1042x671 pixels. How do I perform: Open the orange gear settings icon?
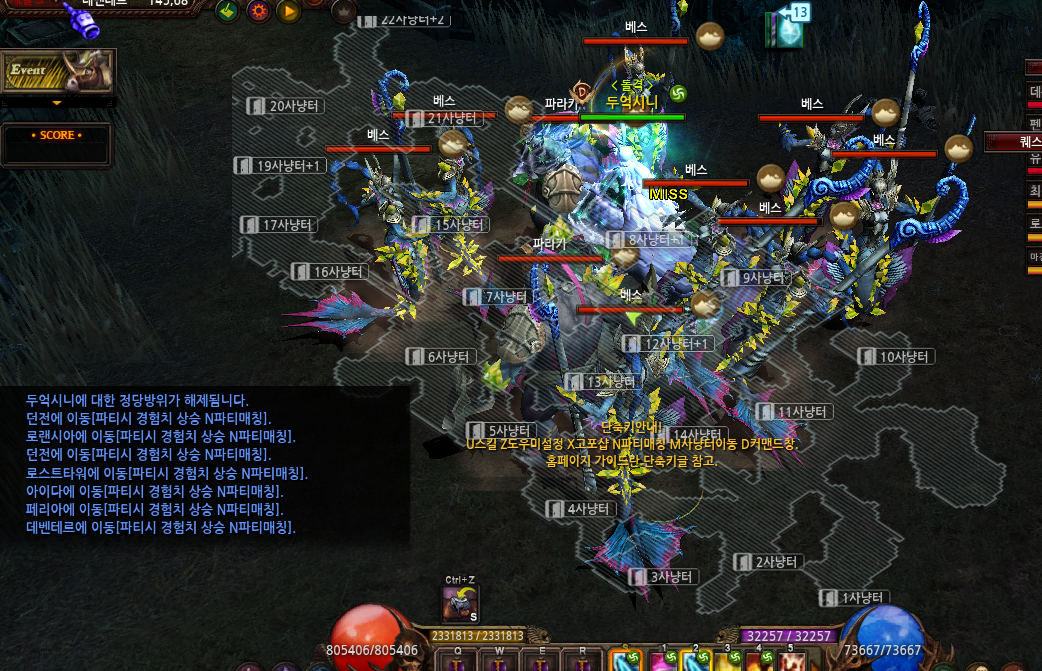(x=259, y=12)
